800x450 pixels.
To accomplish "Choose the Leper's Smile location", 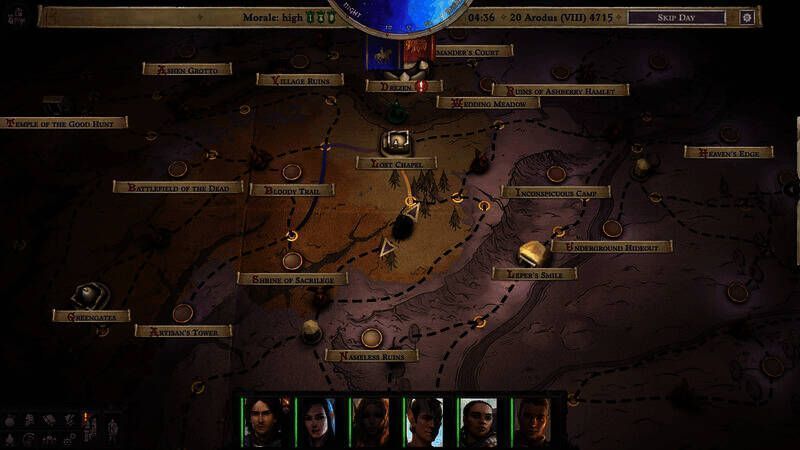I will 534,273.
